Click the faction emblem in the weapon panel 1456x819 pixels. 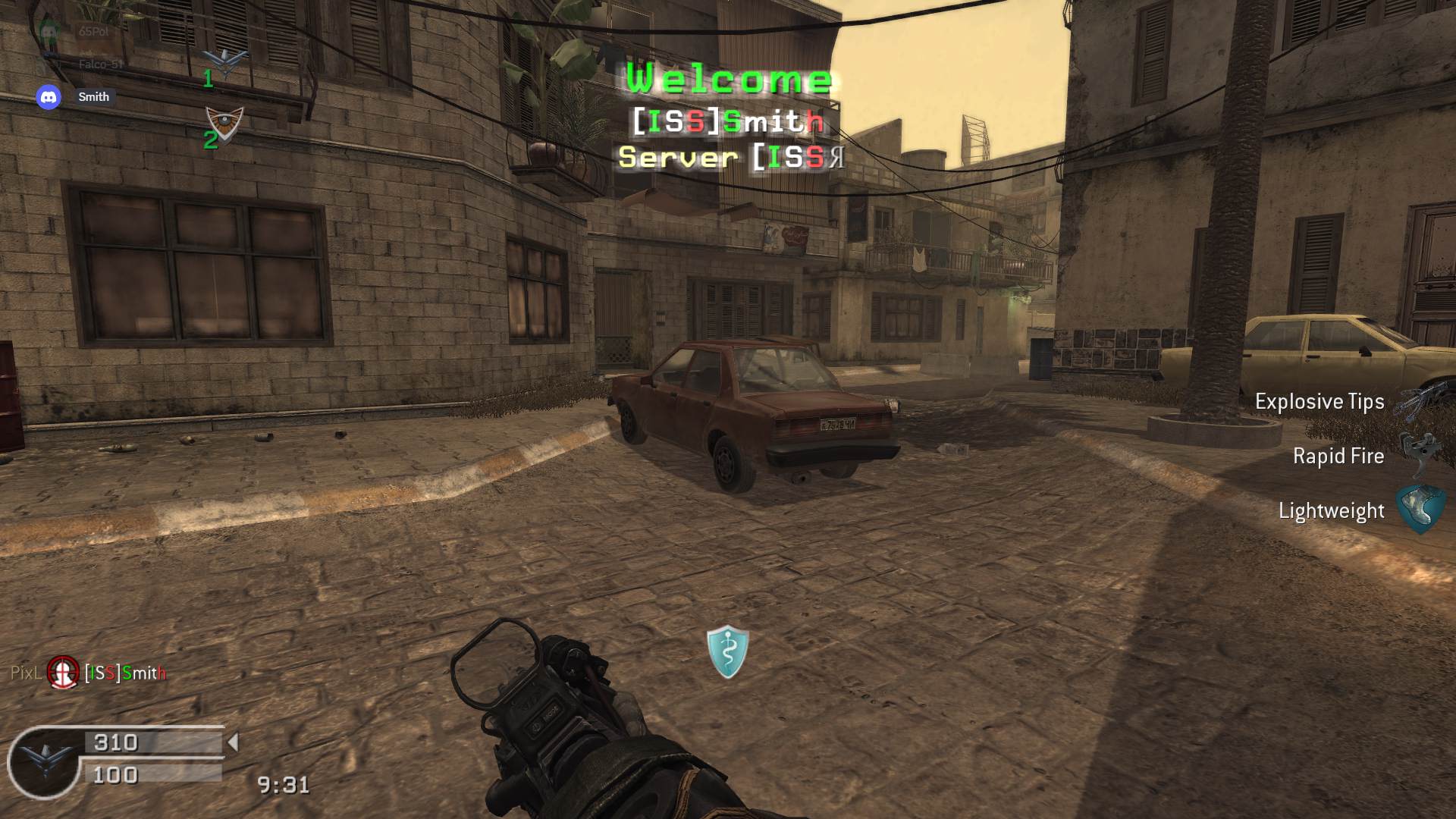point(45,761)
